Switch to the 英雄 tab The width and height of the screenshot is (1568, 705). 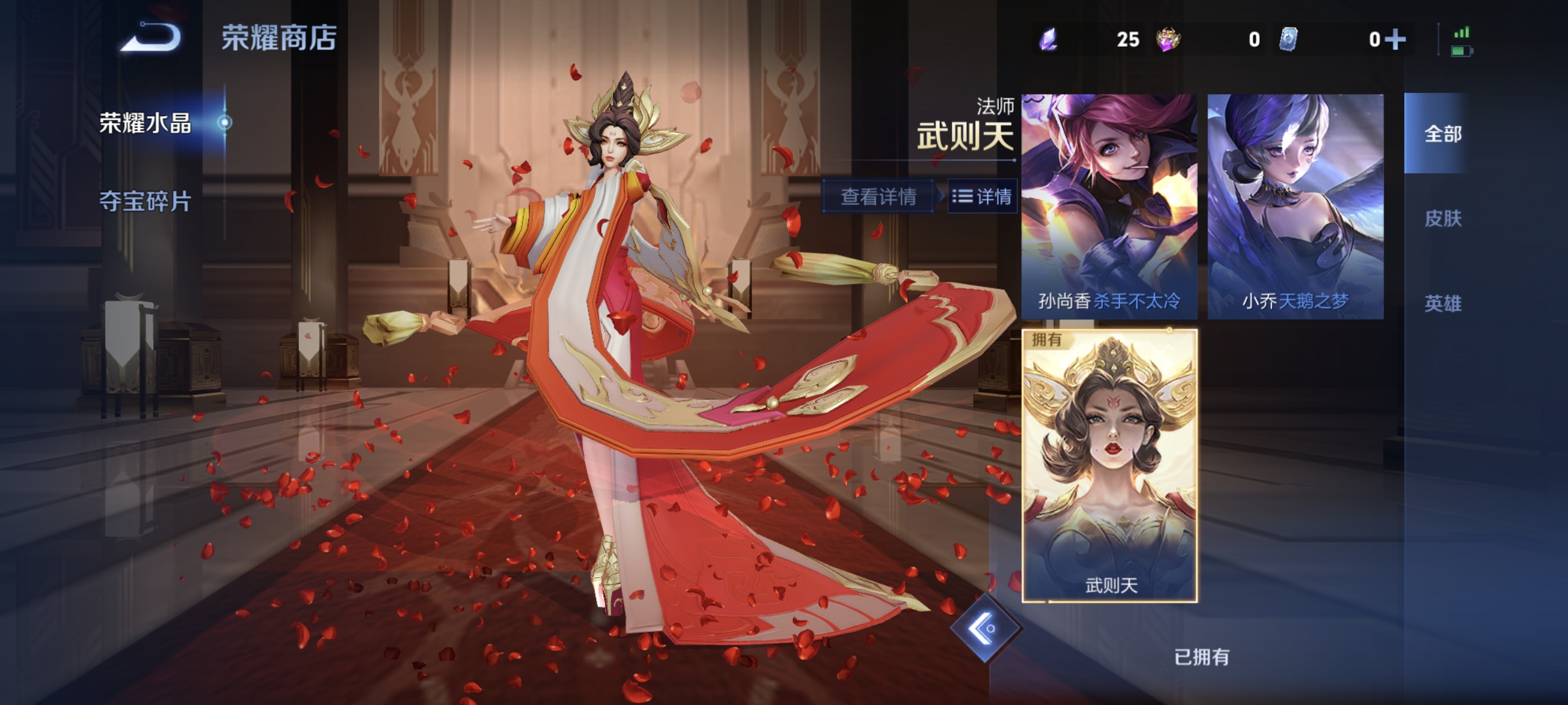click(1444, 304)
